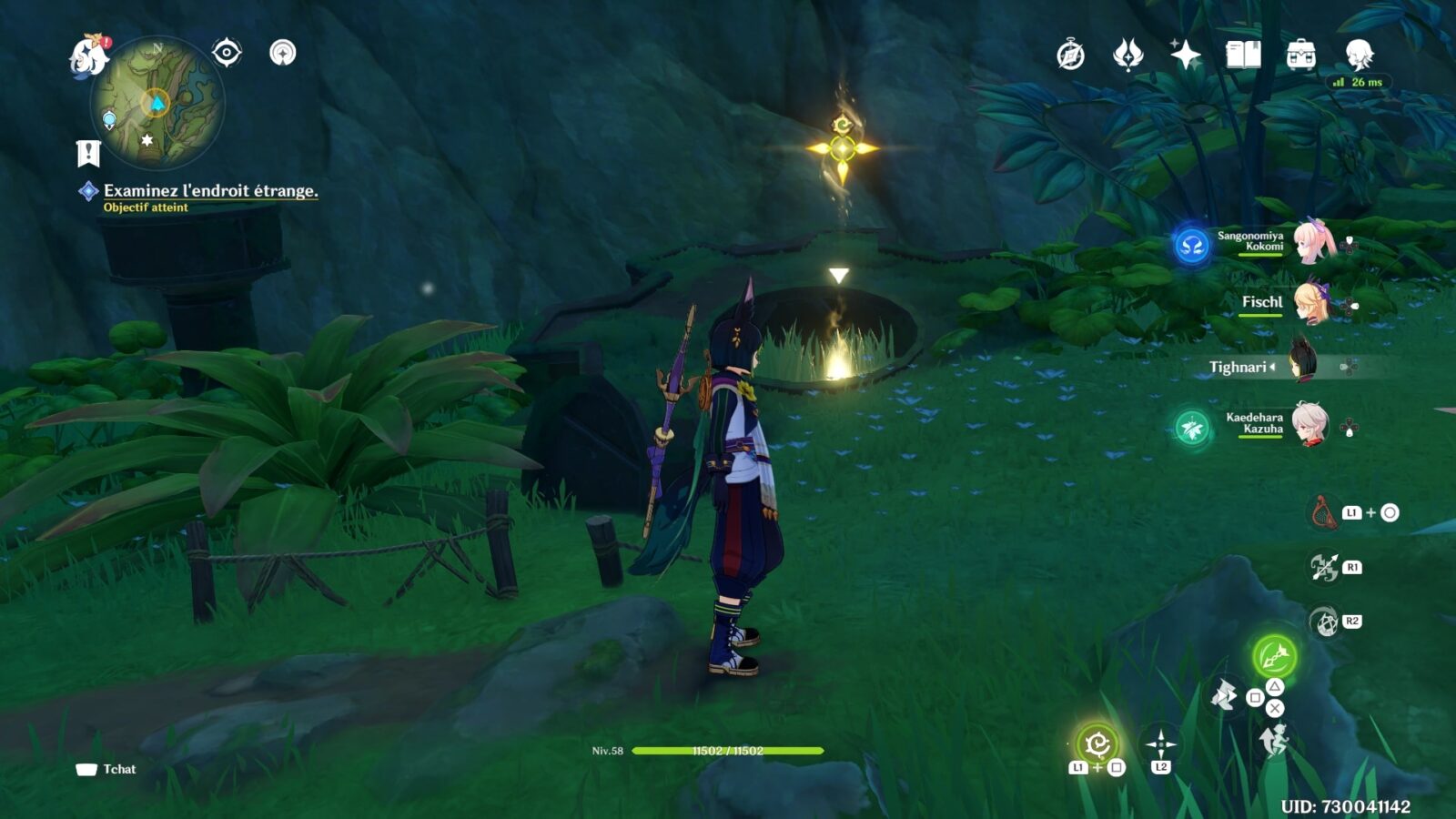Open the wish star icon
Screen dimensions: 1456x819
(x=1185, y=56)
